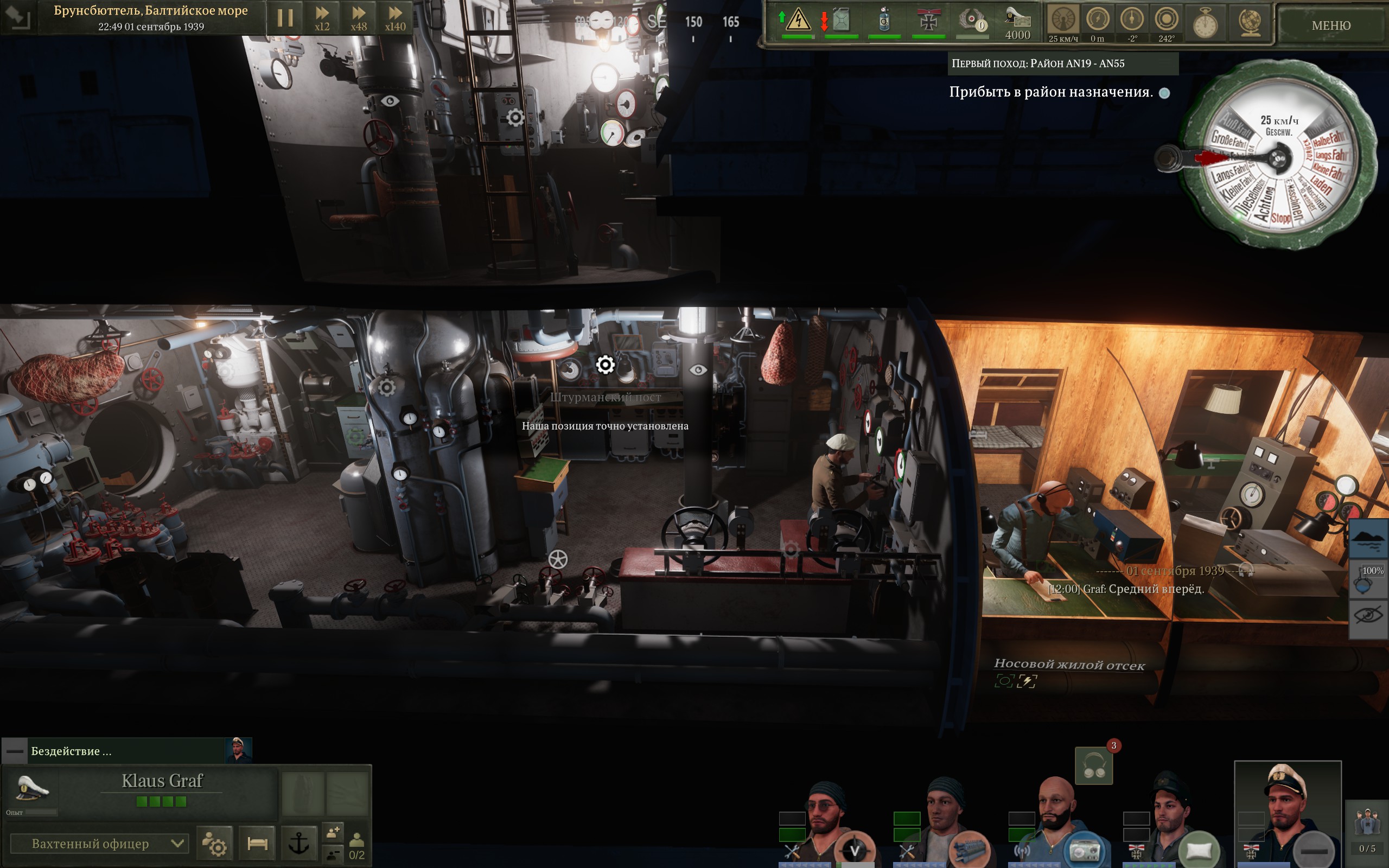Set time speed to x12

[322, 18]
